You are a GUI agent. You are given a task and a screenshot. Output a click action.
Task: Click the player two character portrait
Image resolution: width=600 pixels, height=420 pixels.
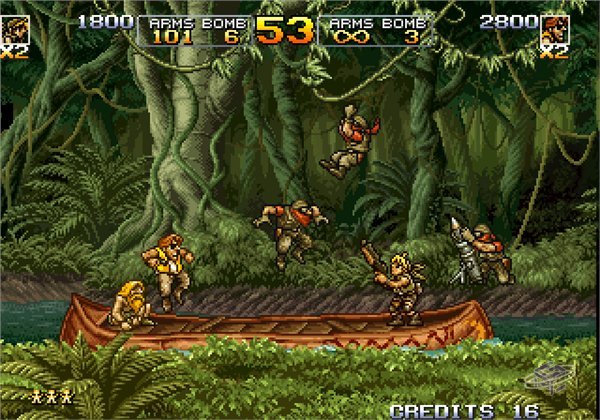555,28
